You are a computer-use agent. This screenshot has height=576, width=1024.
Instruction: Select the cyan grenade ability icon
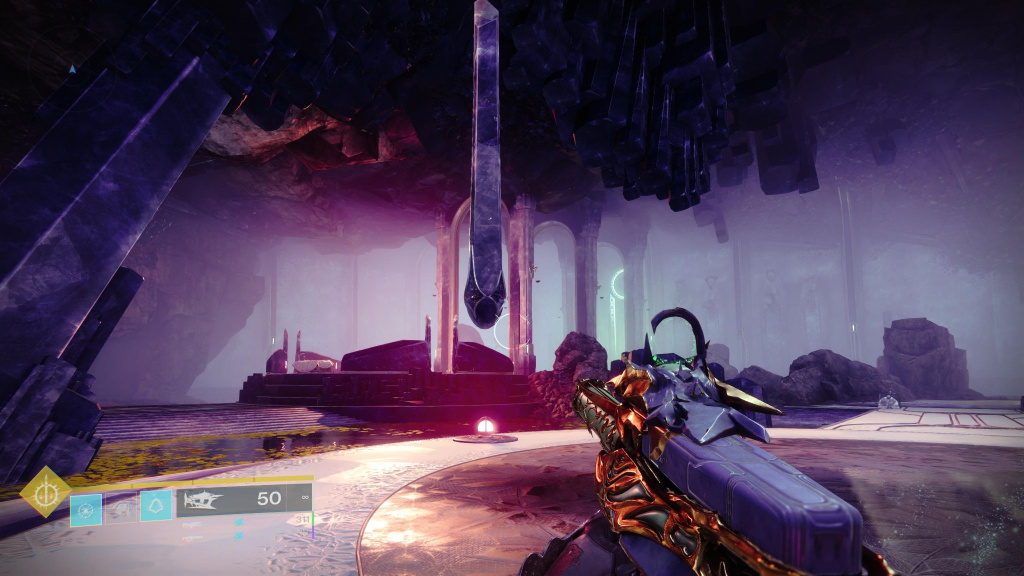tap(85, 509)
